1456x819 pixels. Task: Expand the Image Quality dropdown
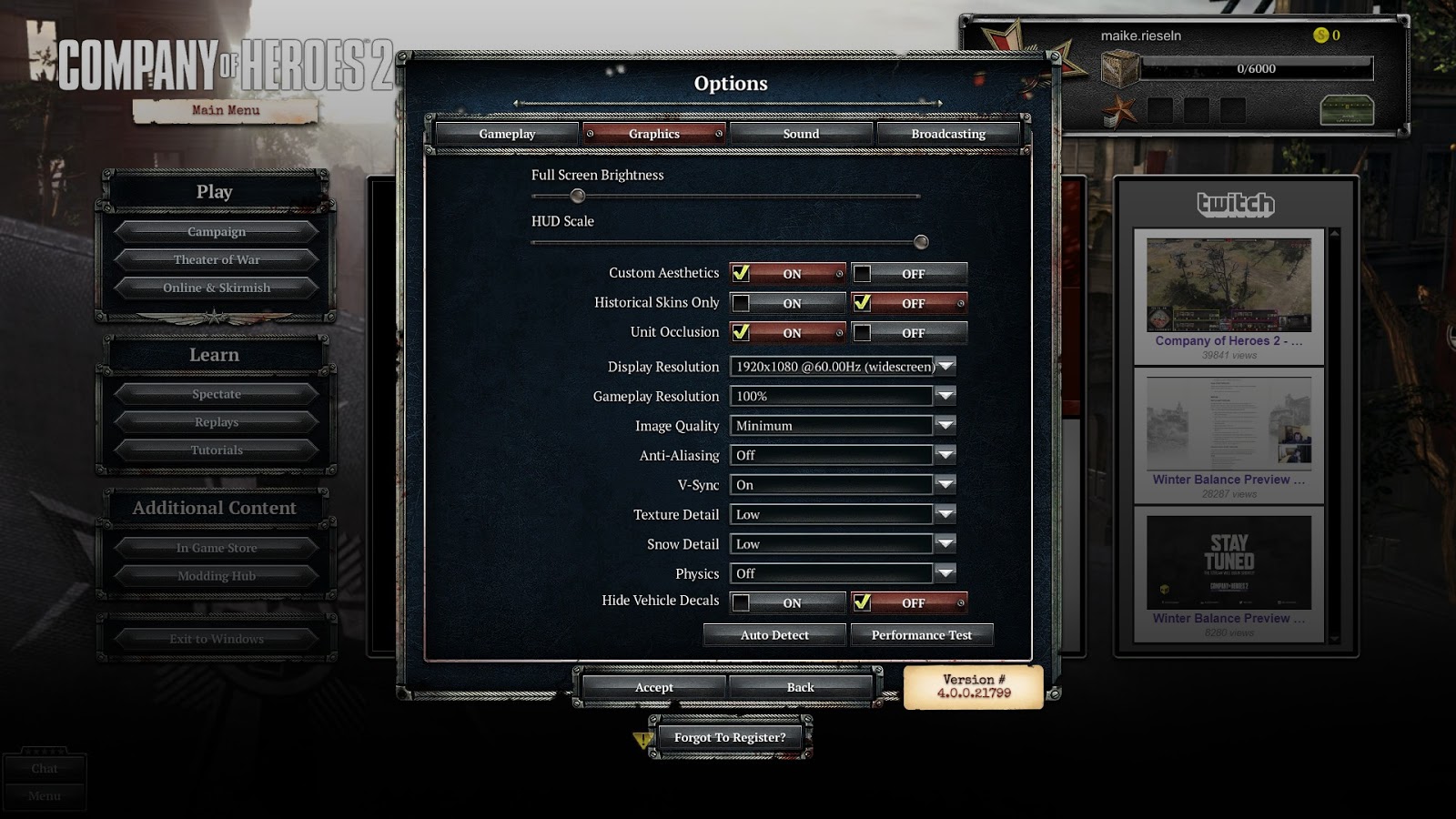tap(945, 425)
